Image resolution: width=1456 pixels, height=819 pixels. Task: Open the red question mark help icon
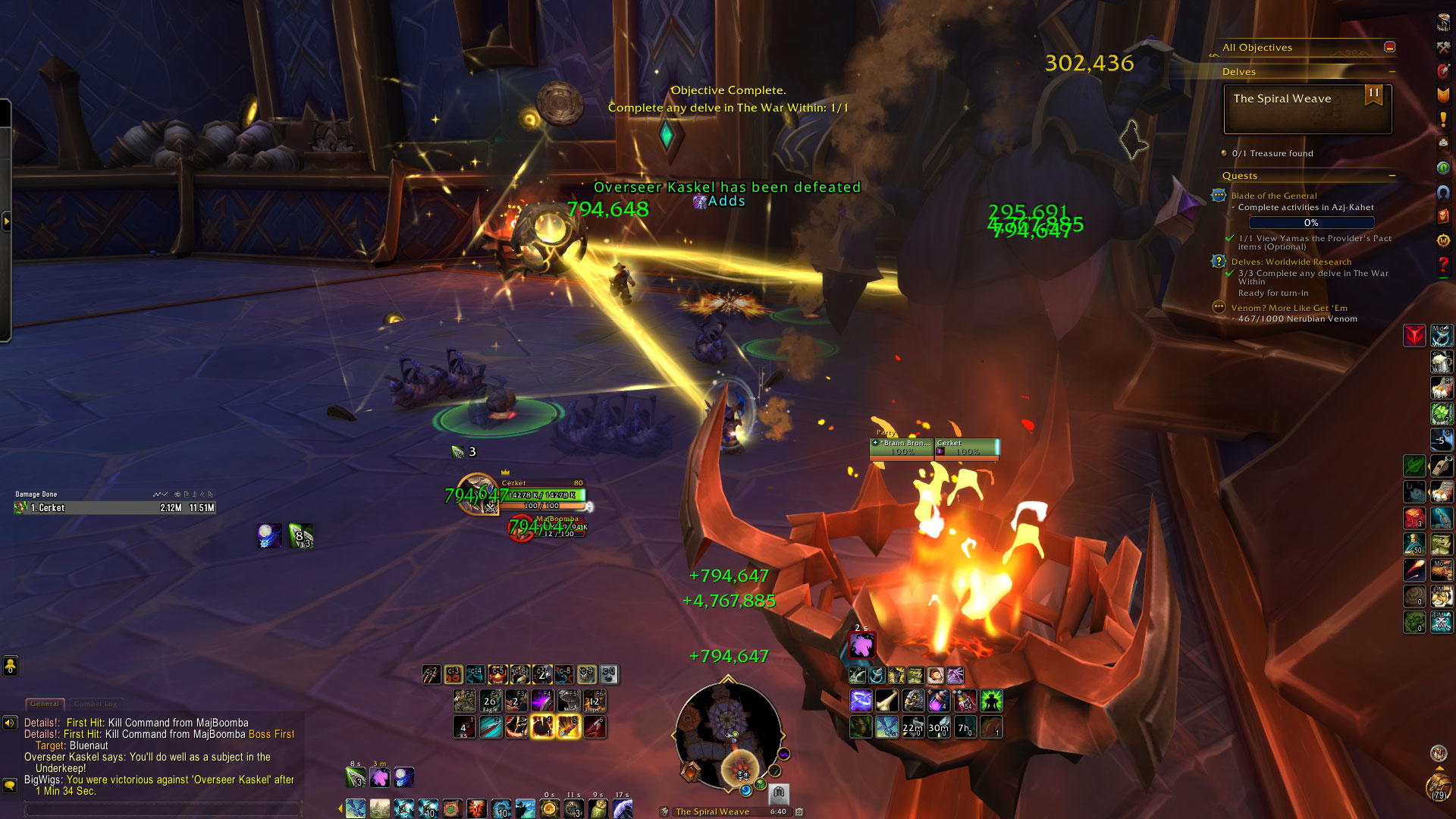pyautogui.click(x=1443, y=265)
